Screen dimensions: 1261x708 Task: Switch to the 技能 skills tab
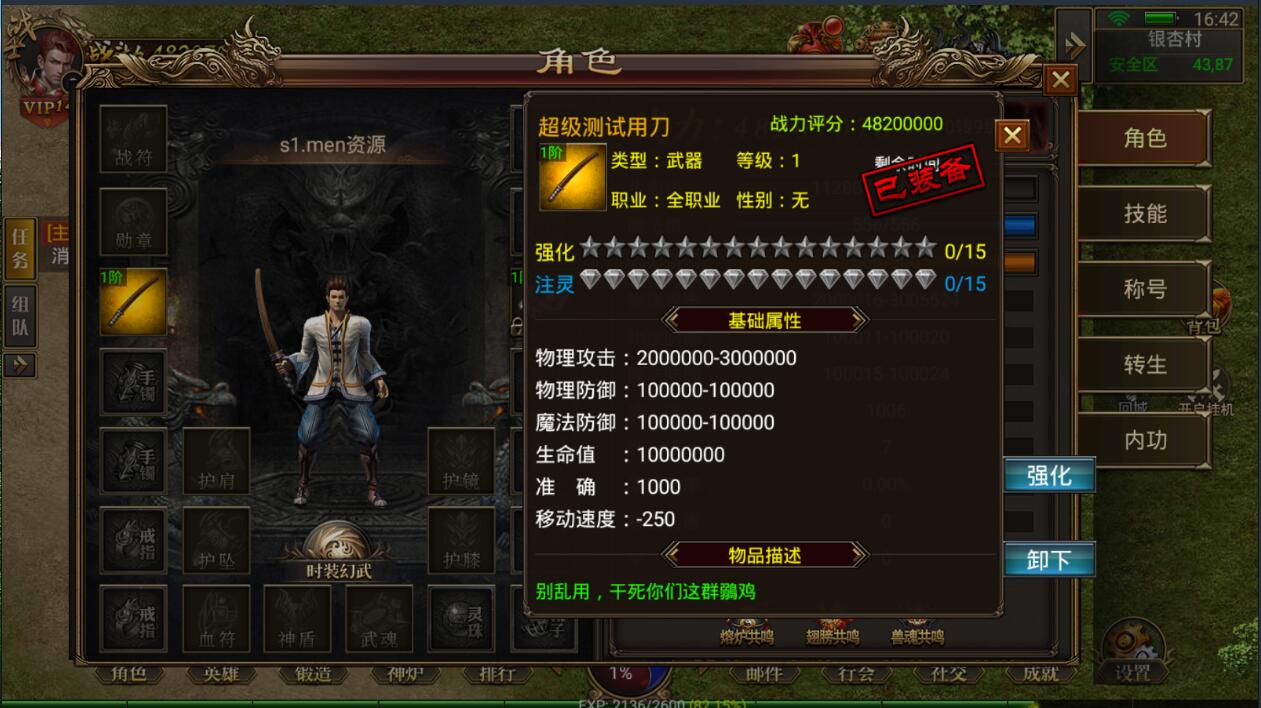click(1144, 214)
